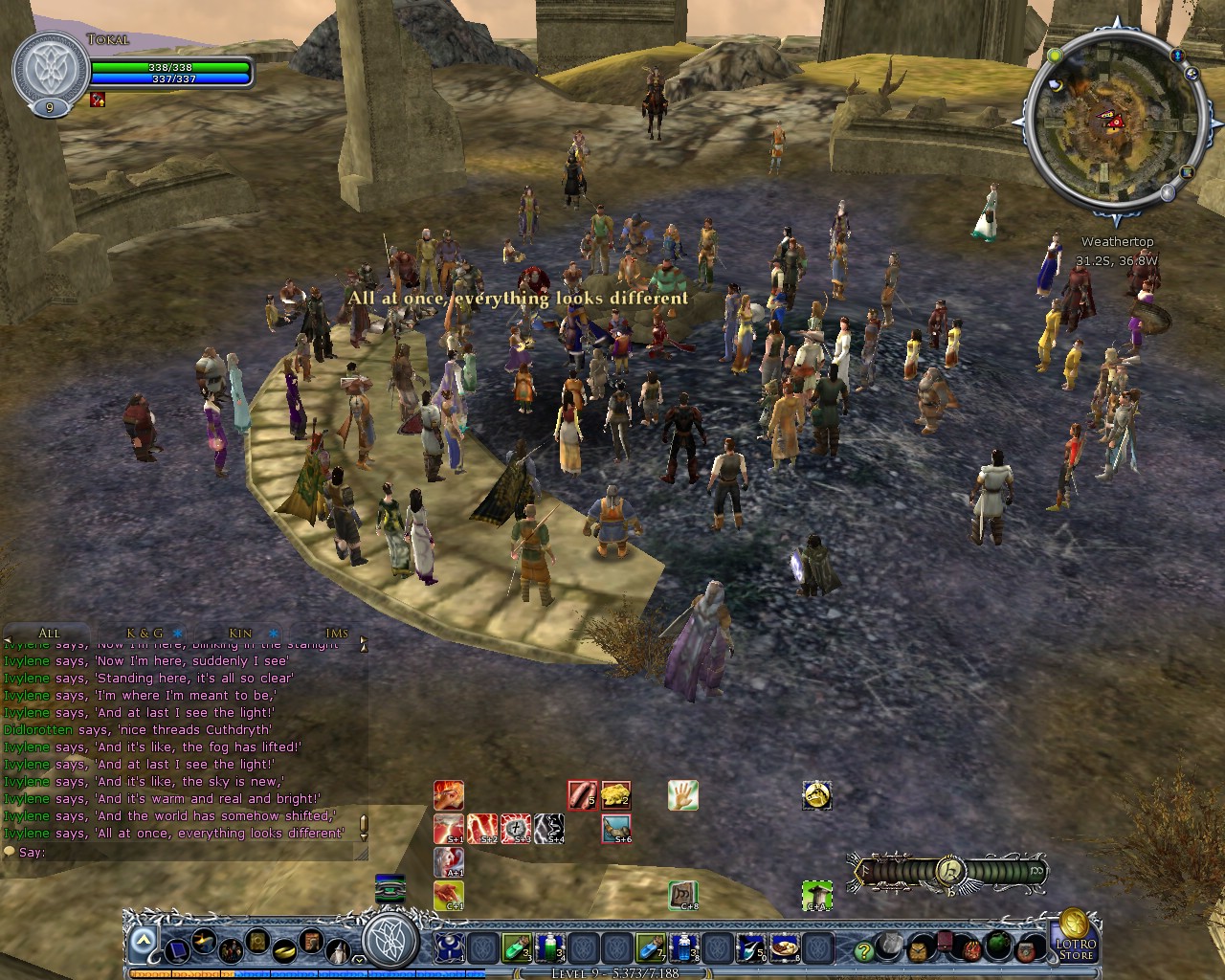Activate the flame-hand skill icon
1225x980 pixels.
coord(449,794)
